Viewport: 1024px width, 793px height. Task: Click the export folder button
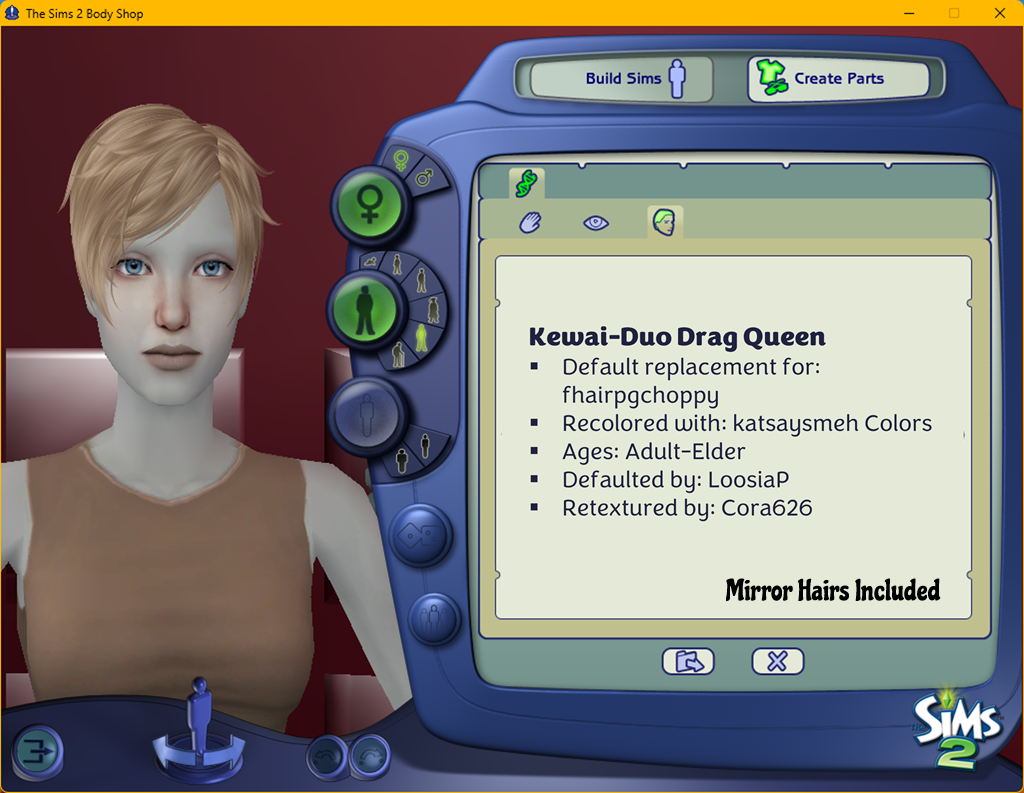click(688, 661)
